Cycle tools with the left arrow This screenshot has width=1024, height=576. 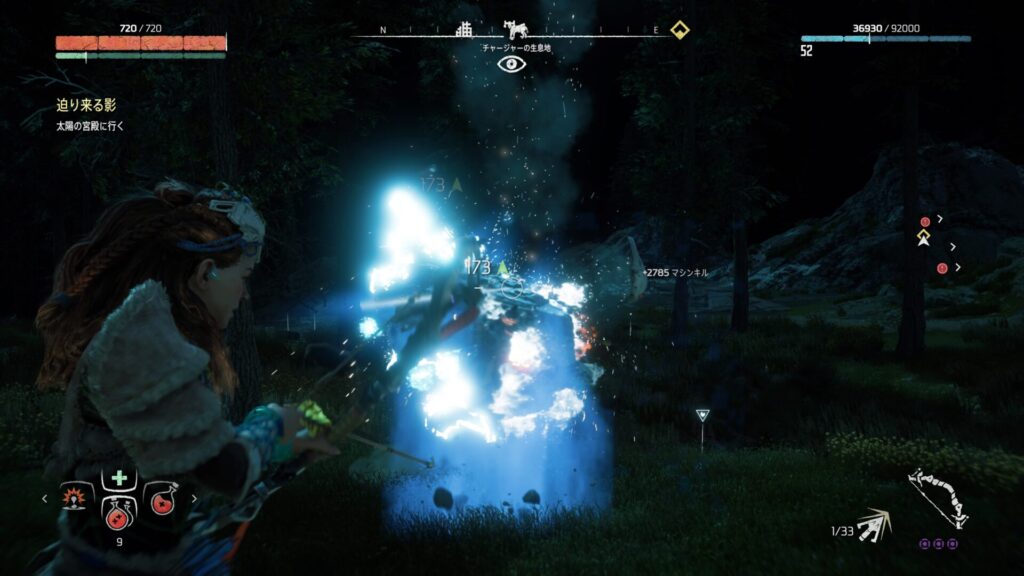(x=44, y=498)
